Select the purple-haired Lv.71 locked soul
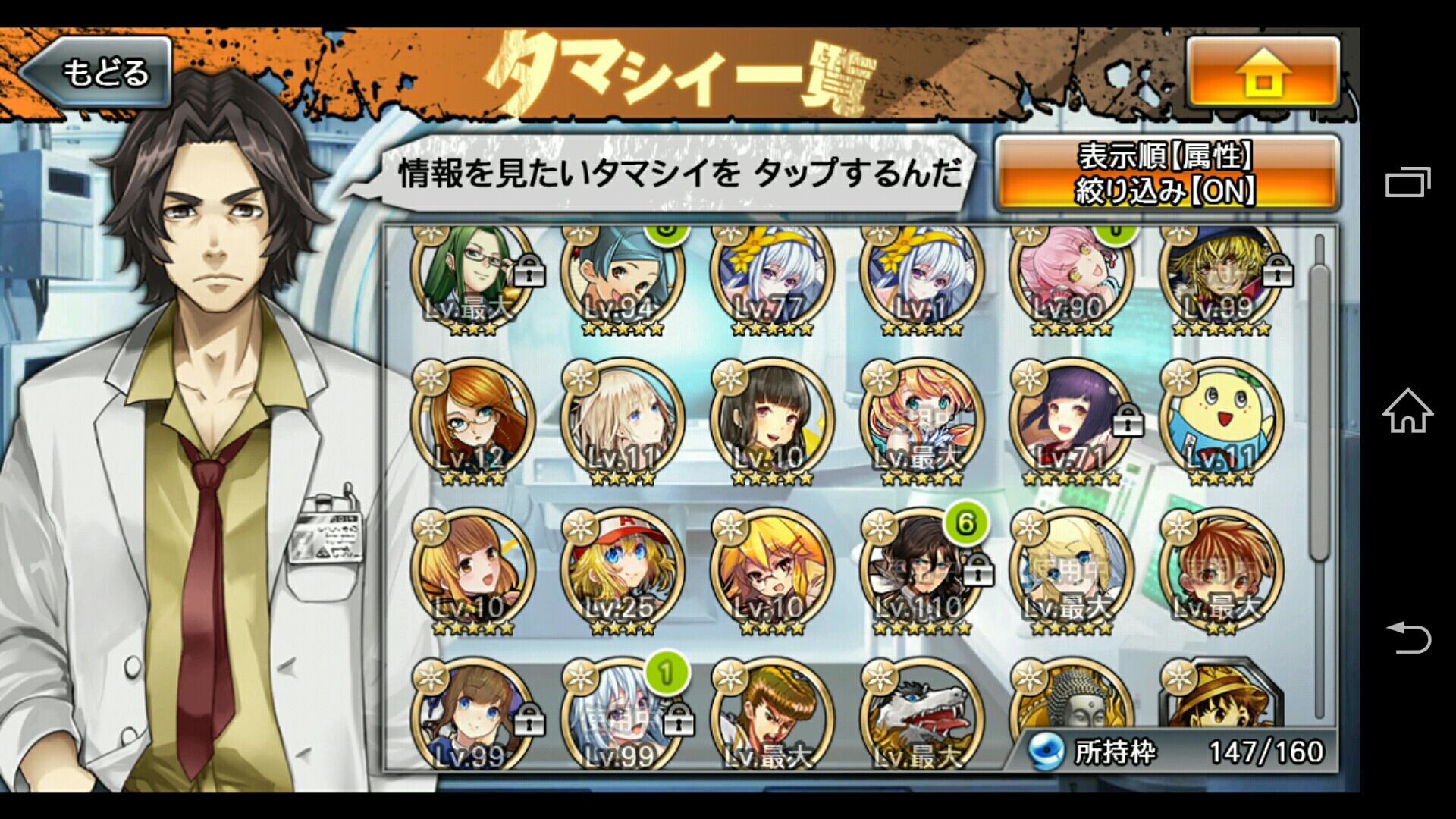The height and width of the screenshot is (819, 1456). pos(1070,422)
